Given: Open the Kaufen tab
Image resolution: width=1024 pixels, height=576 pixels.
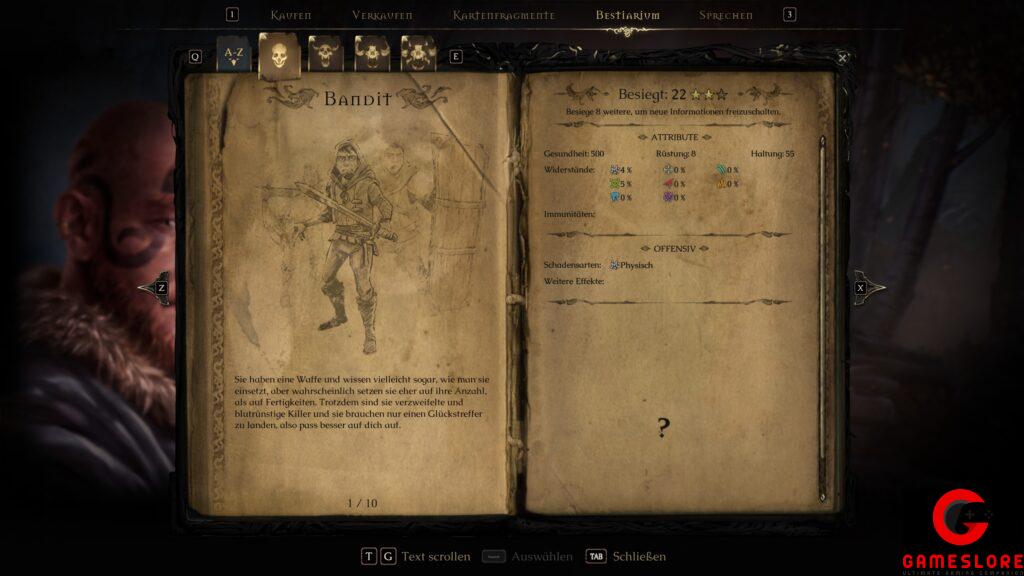Looking at the screenshot, I should 291,15.
